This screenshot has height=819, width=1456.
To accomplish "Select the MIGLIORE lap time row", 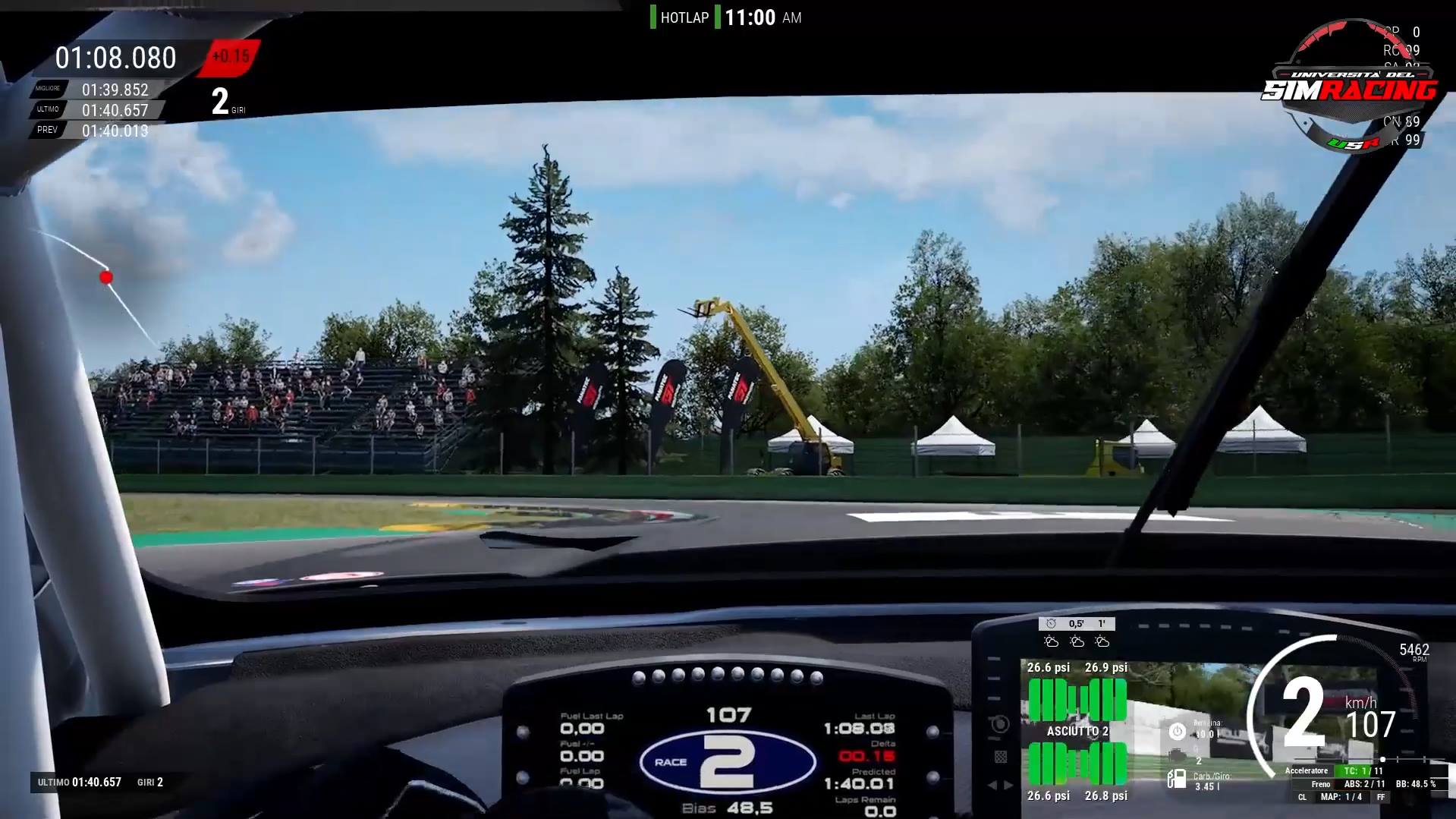I will coord(91,89).
